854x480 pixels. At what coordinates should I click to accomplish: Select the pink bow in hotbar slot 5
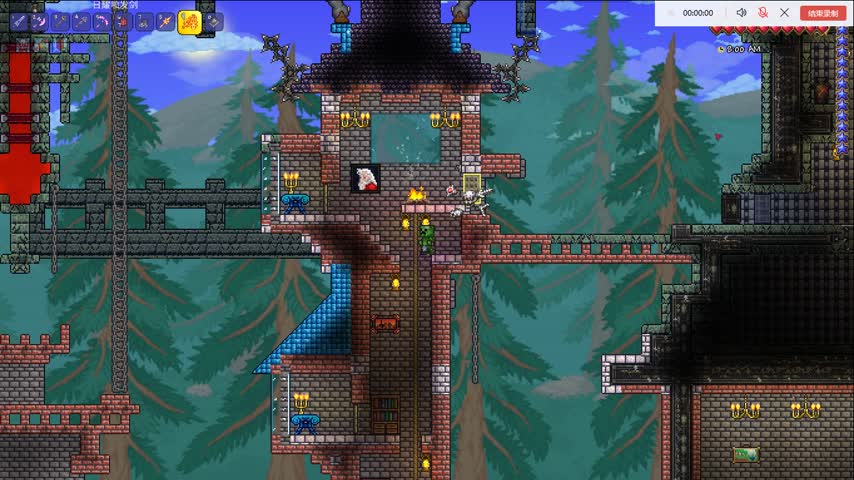click(x=101, y=21)
